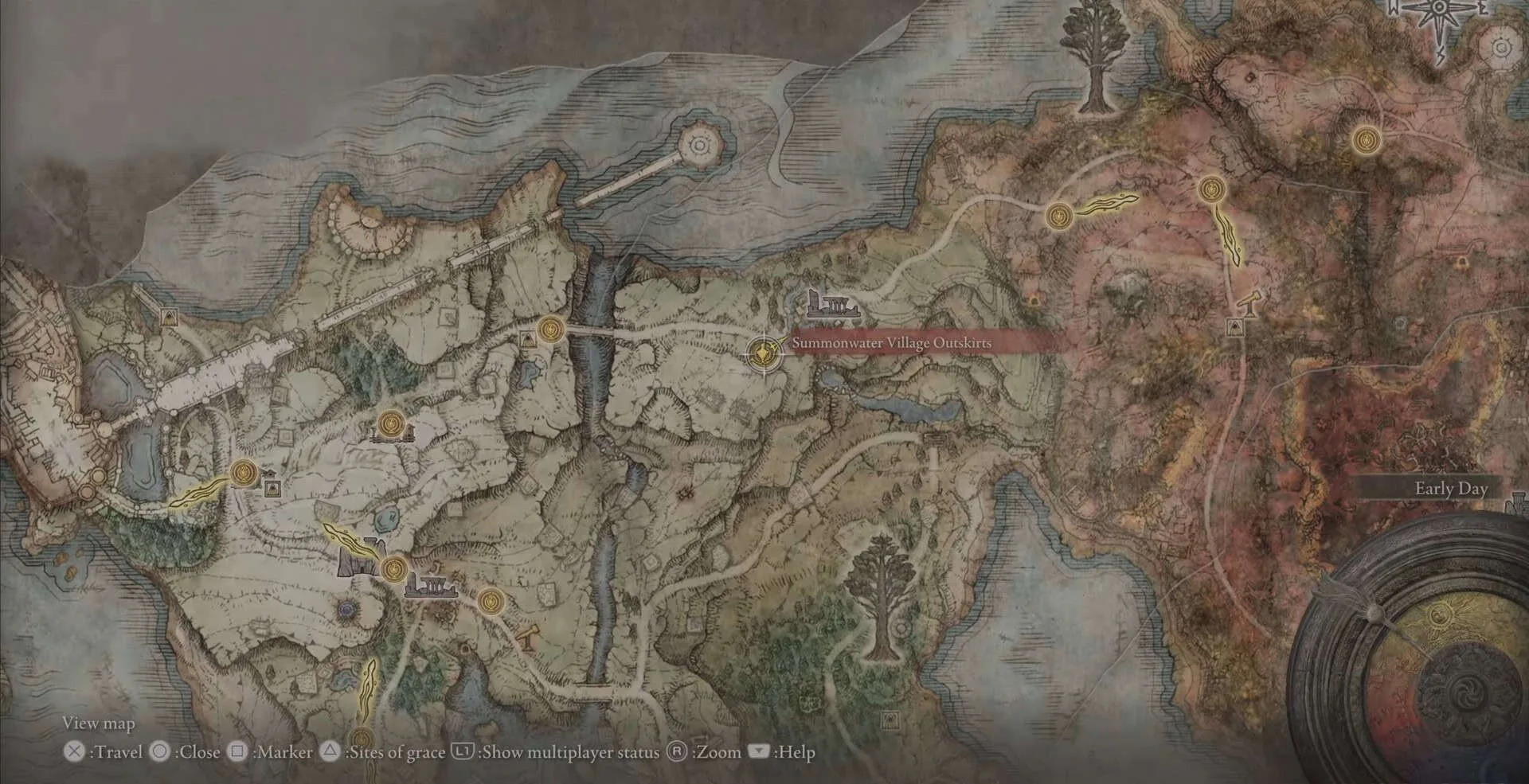Select the grace site beside the ravine bridge

tap(550, 329)
